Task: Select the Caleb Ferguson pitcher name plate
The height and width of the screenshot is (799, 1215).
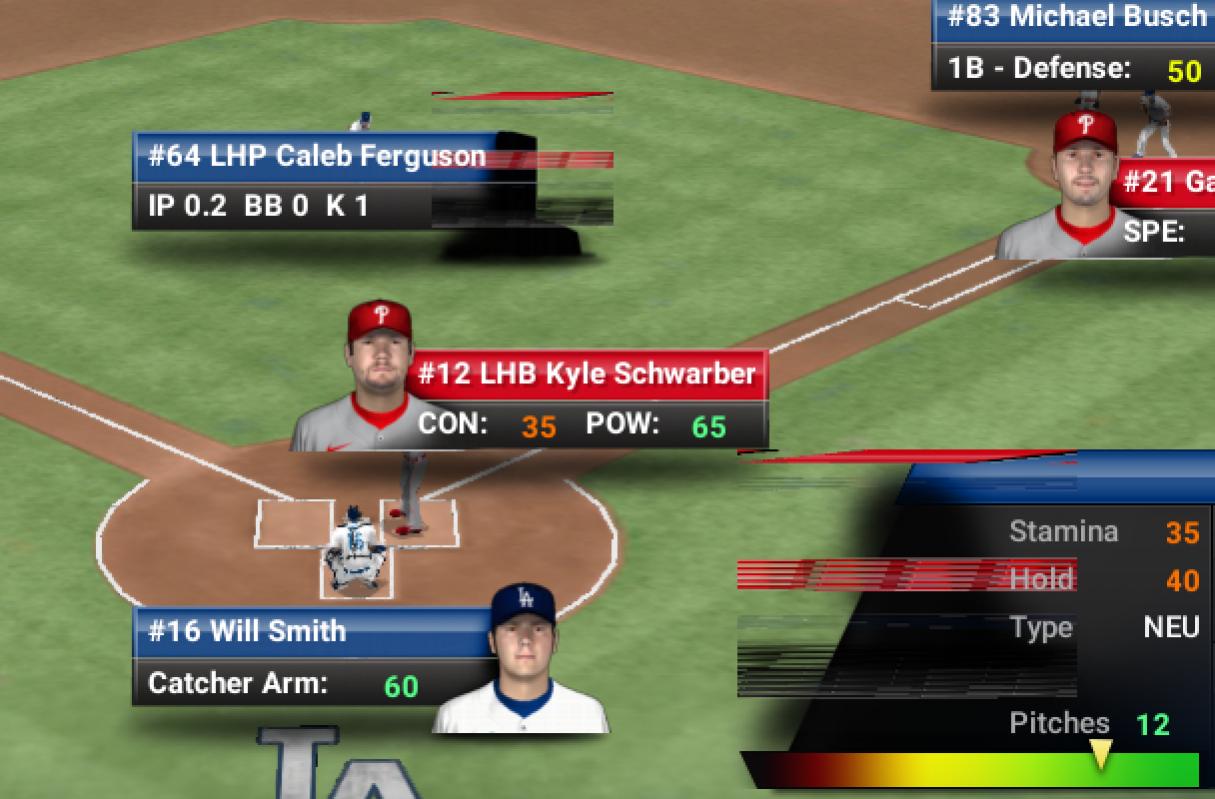Action: tap(316, 156)
